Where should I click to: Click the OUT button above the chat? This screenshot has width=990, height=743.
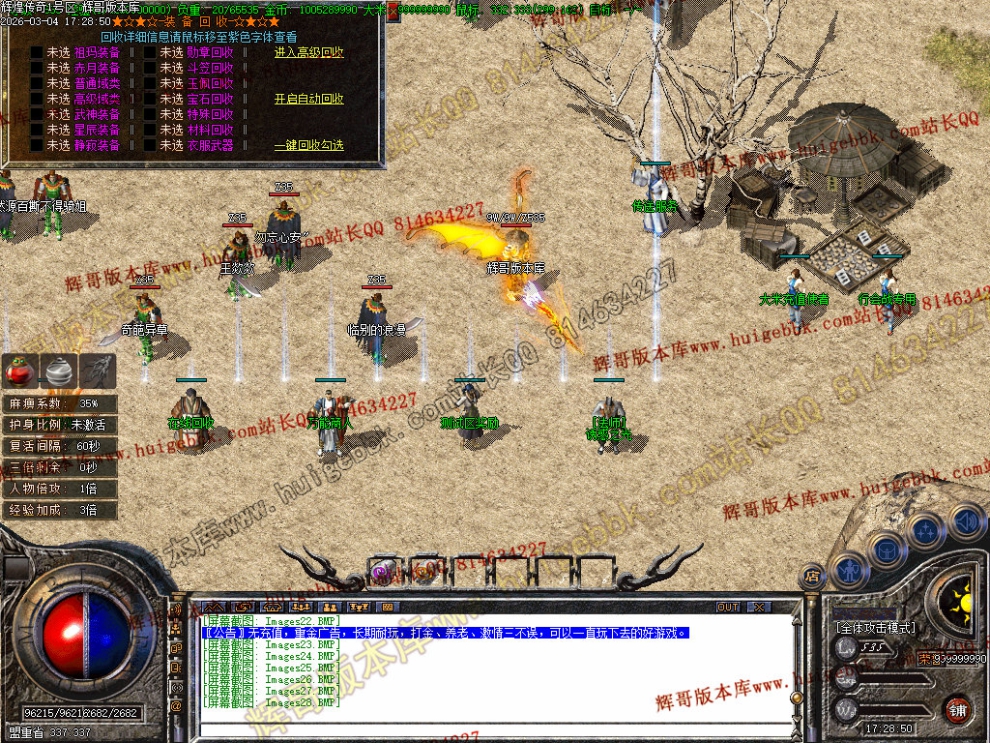[x=727, y=606]
